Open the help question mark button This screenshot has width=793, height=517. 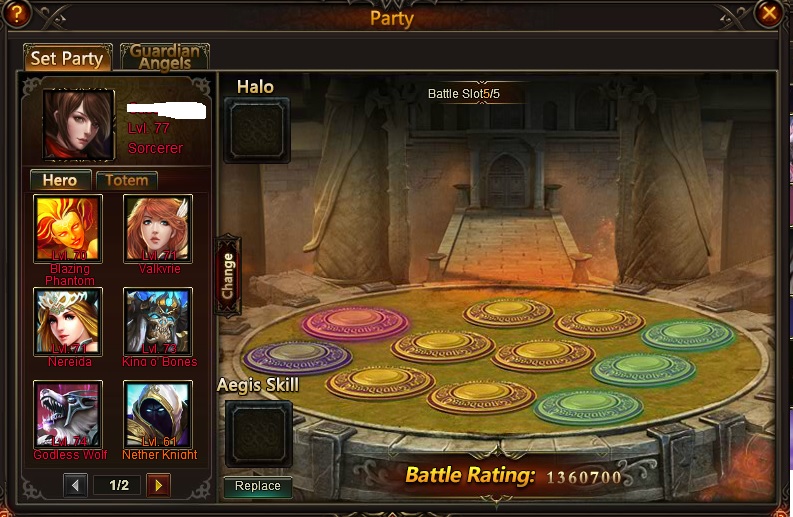point(17,13)
